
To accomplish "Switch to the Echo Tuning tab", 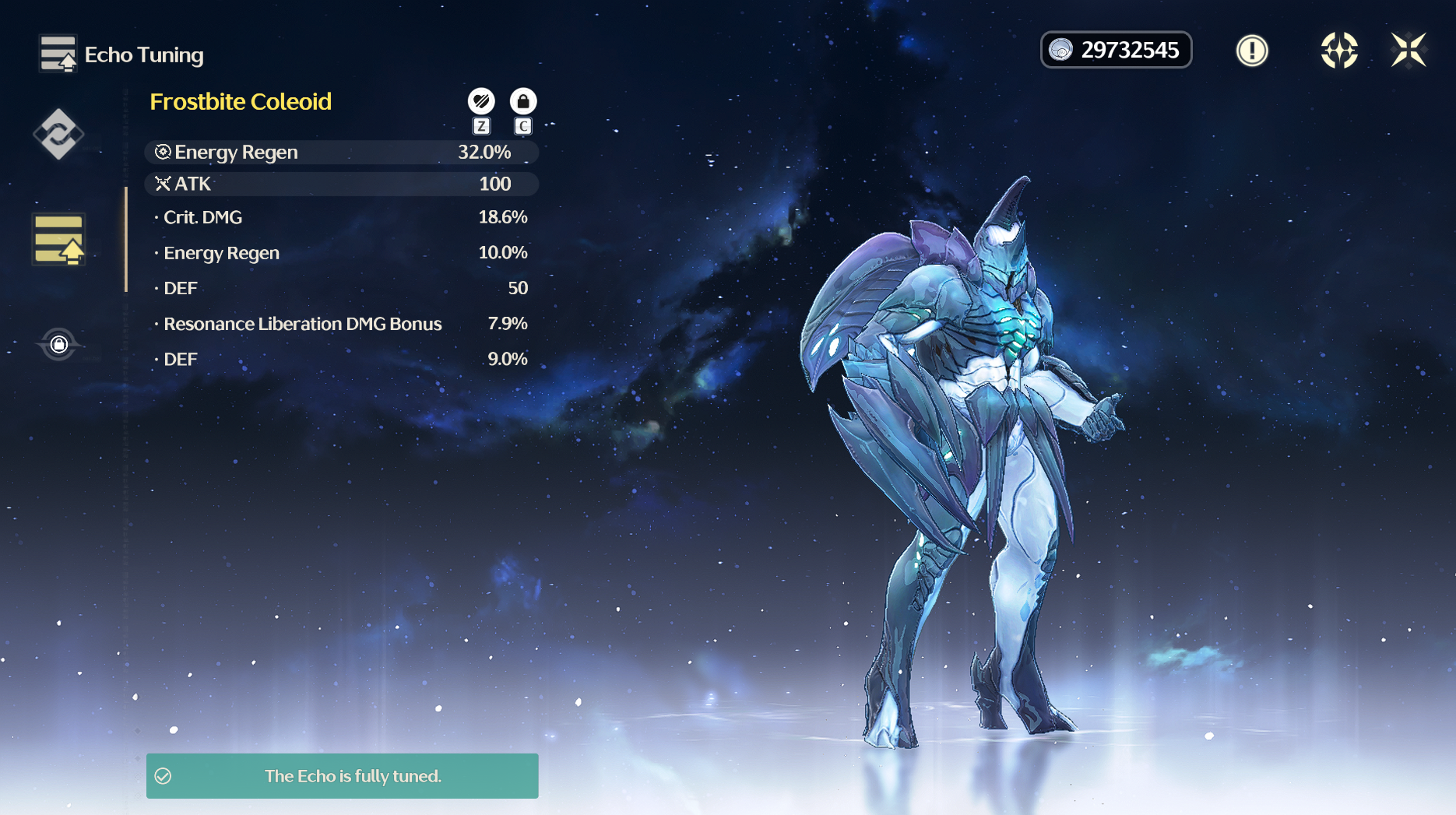I will click(x=58, y=239).
